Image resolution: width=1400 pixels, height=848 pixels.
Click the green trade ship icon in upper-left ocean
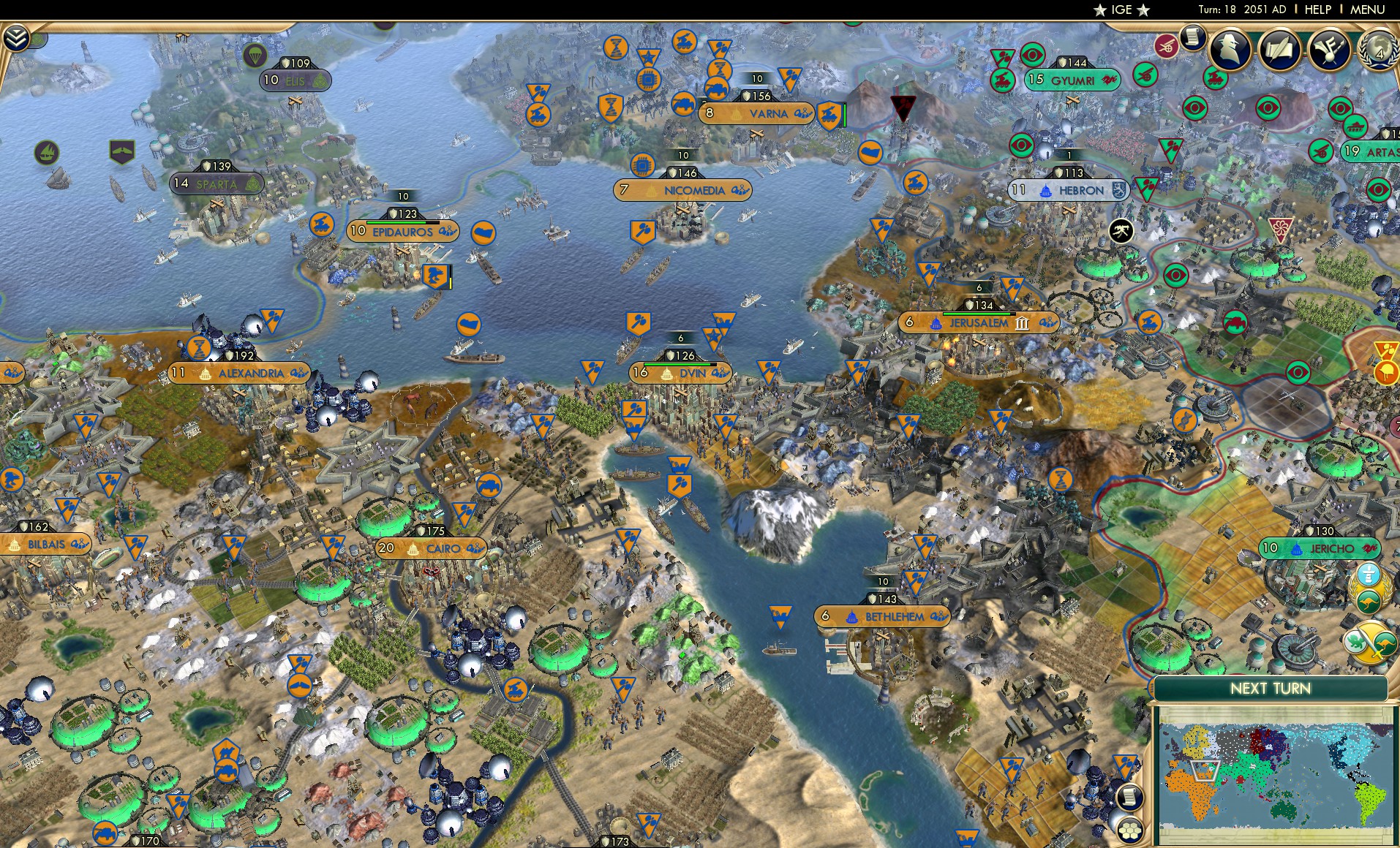pos(45,152)
